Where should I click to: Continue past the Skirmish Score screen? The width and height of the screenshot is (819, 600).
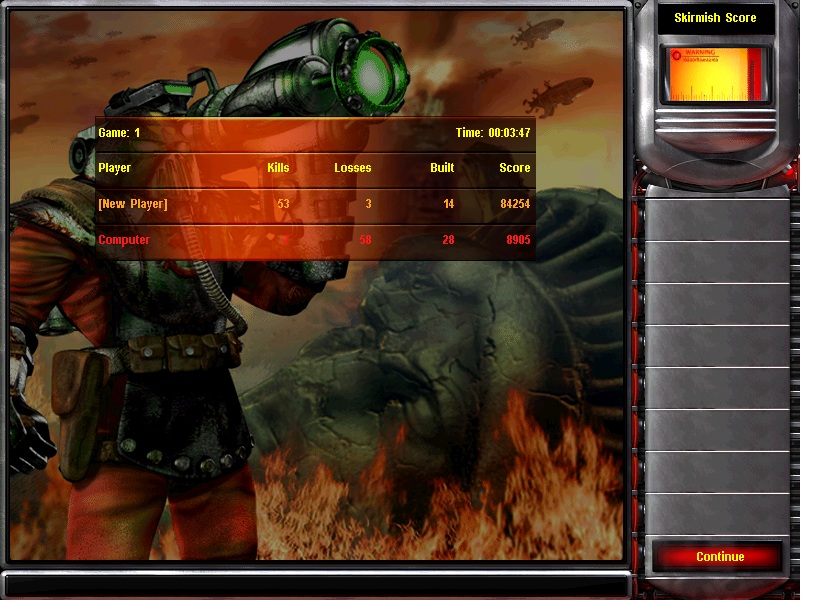[720, 557]
